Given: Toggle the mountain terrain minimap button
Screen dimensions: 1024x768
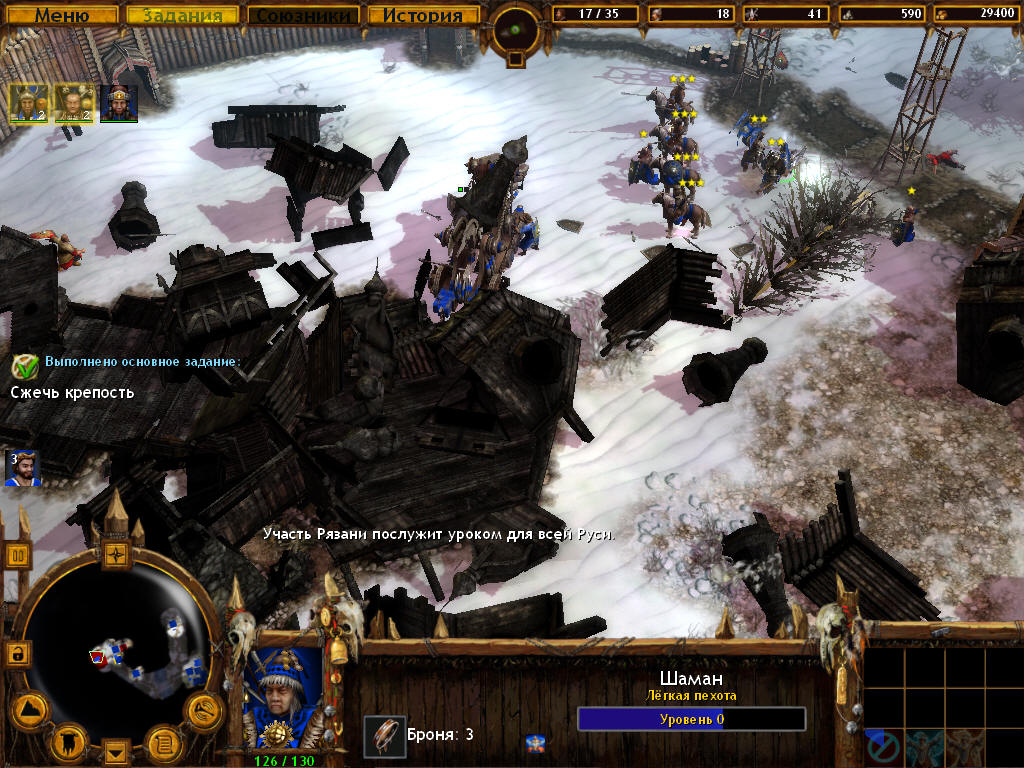Looking at the screenshot, I should (29, 711).
